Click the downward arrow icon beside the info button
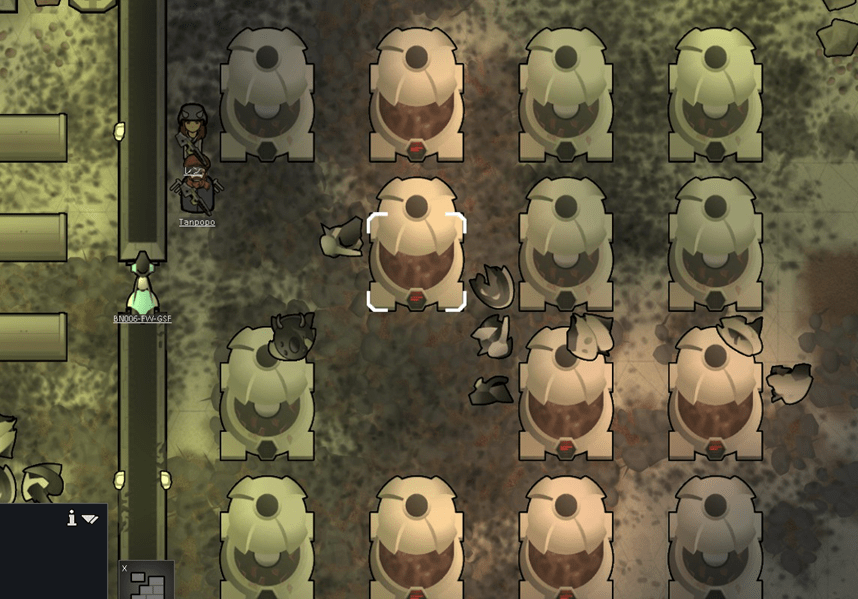Screen dimensions: 858x599 pos(90,519)
